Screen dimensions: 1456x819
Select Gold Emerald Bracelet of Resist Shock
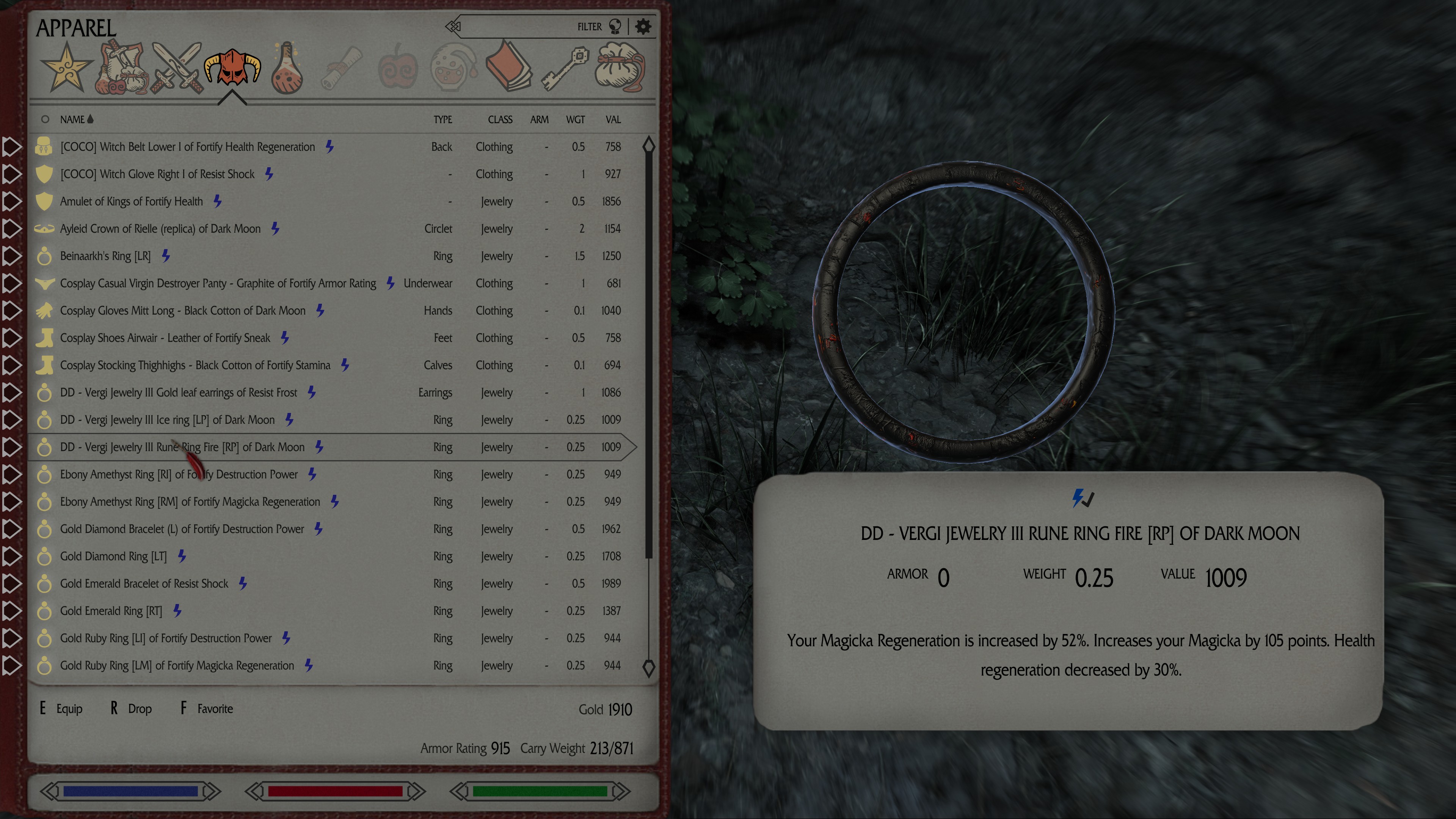[x=144, y=584]
